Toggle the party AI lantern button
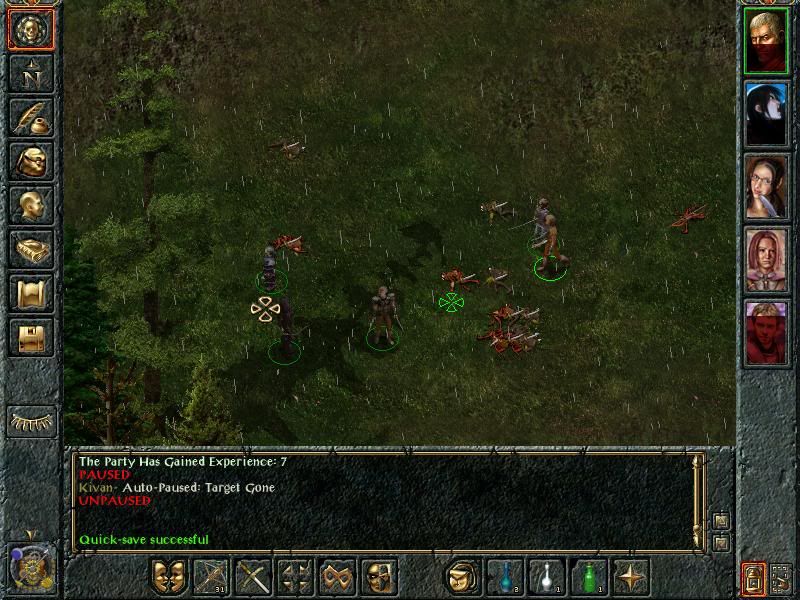Viewport: 800px width, 600px height. point(753,578)
